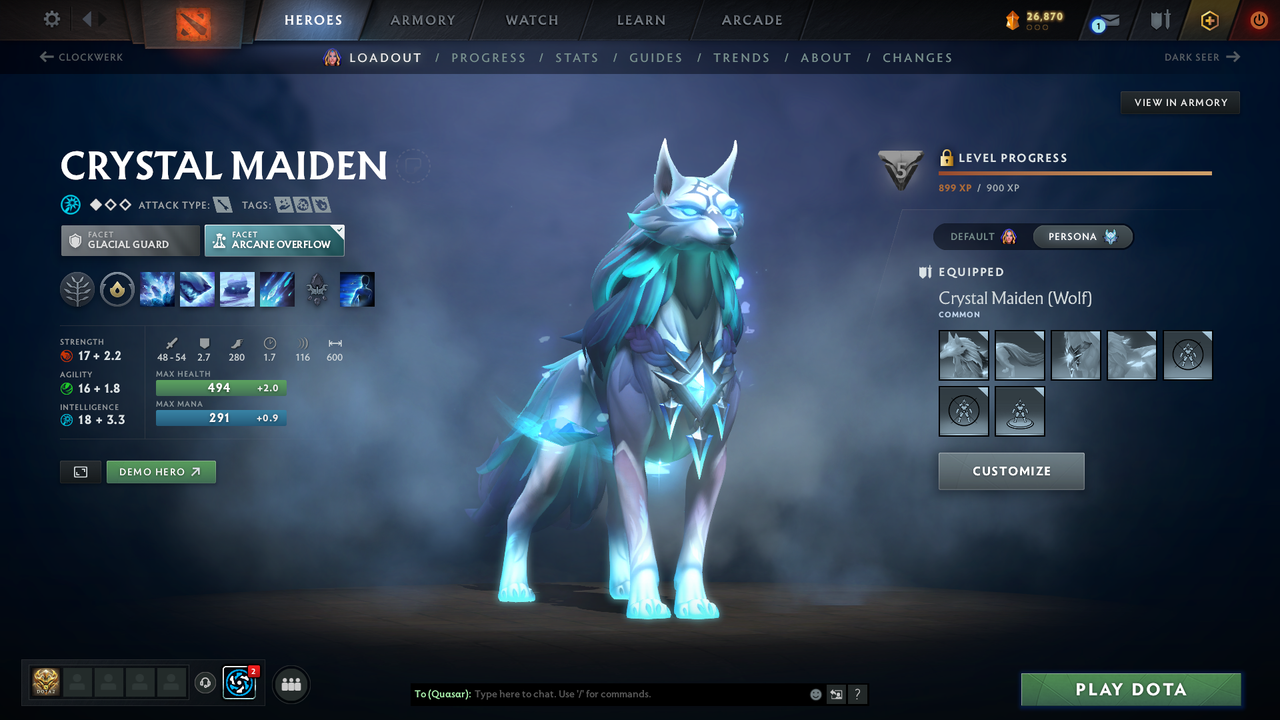Image resolution: width=1280 pixels, height=720 pixels.
Task: Open the WATCH menu item
Action: click(531, 20)
